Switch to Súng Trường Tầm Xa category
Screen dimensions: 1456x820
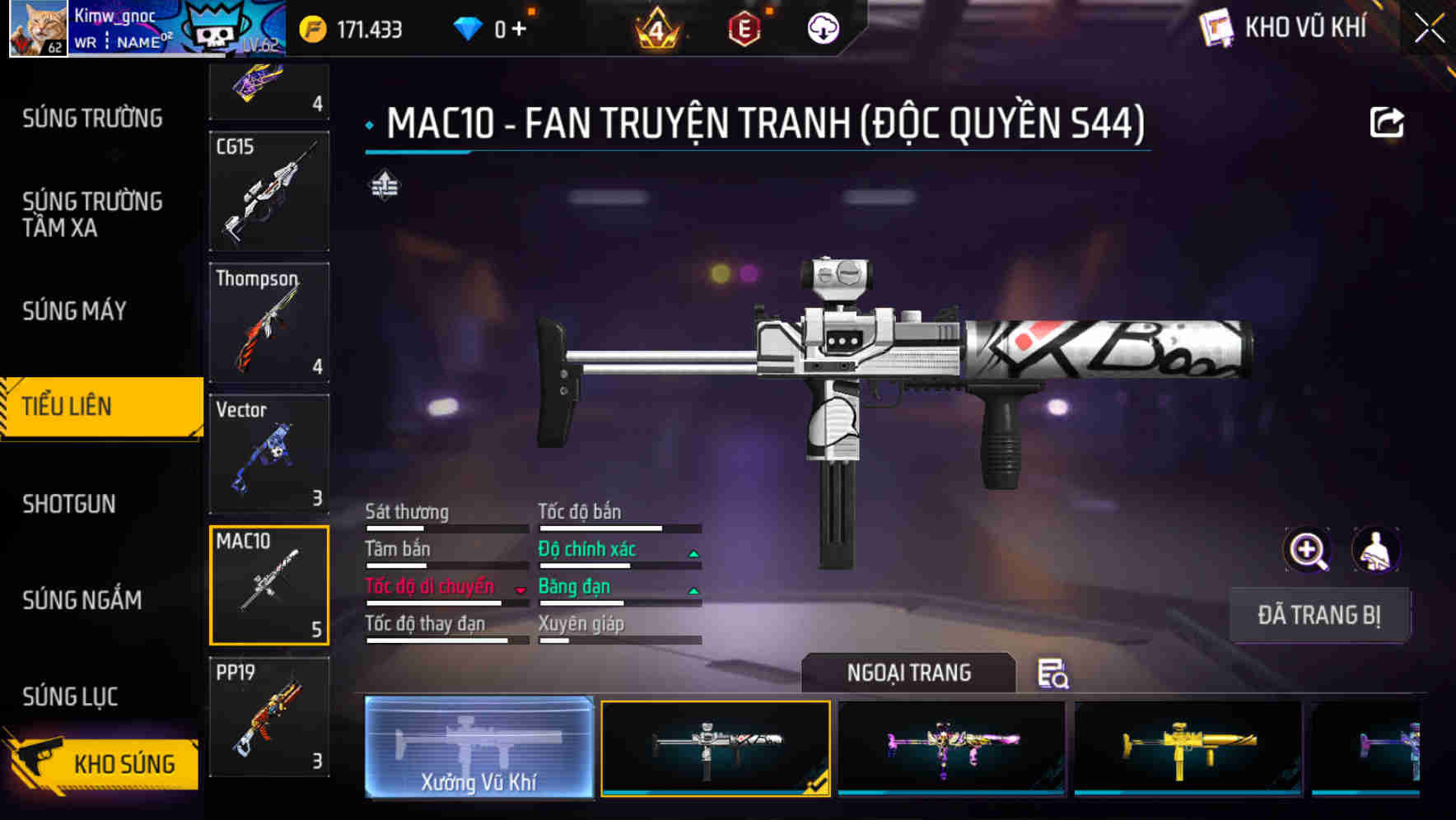click(x=92, y=214)
